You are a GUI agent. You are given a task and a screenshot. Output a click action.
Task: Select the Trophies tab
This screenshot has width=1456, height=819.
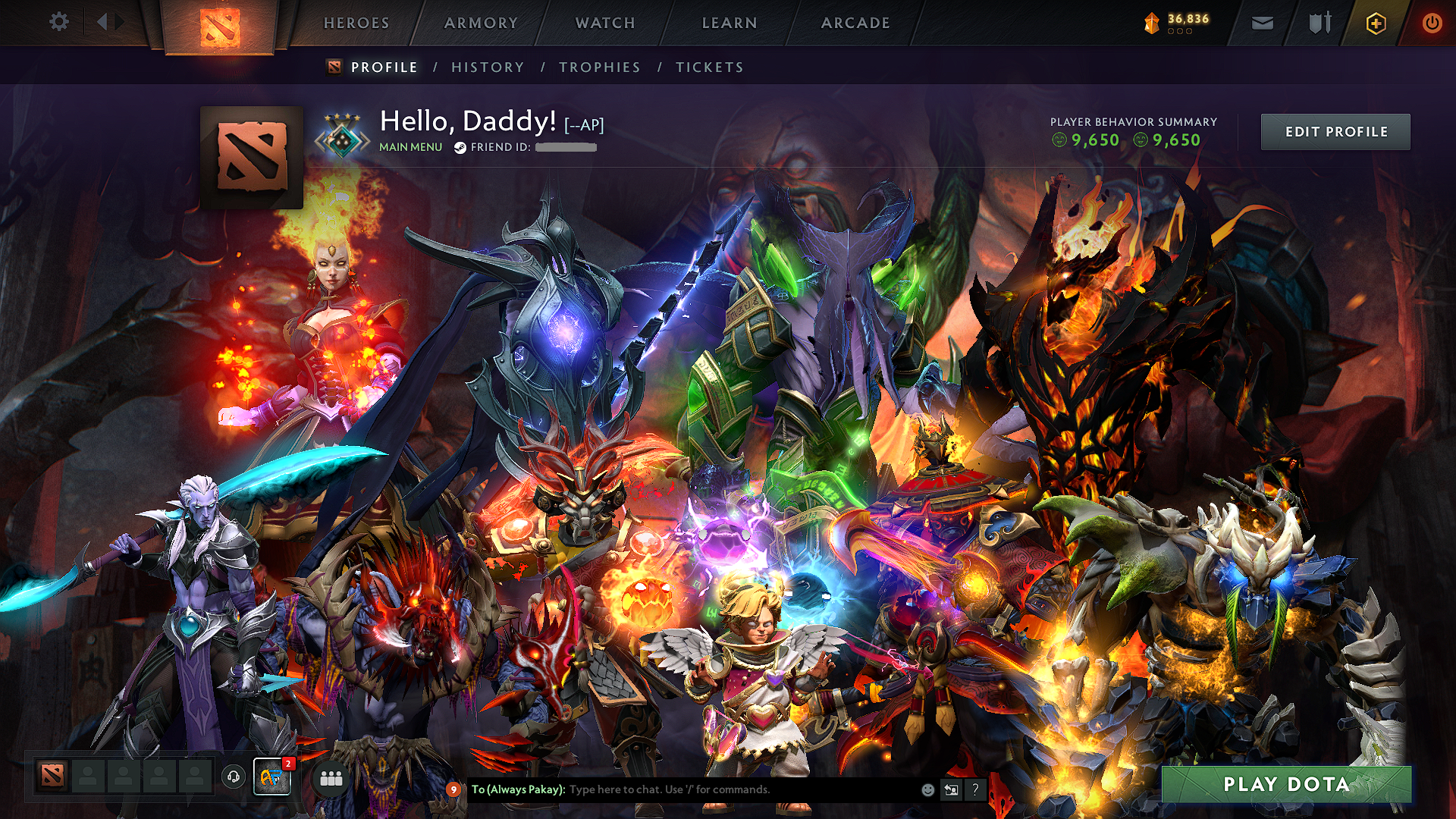[x=600, y=67]
